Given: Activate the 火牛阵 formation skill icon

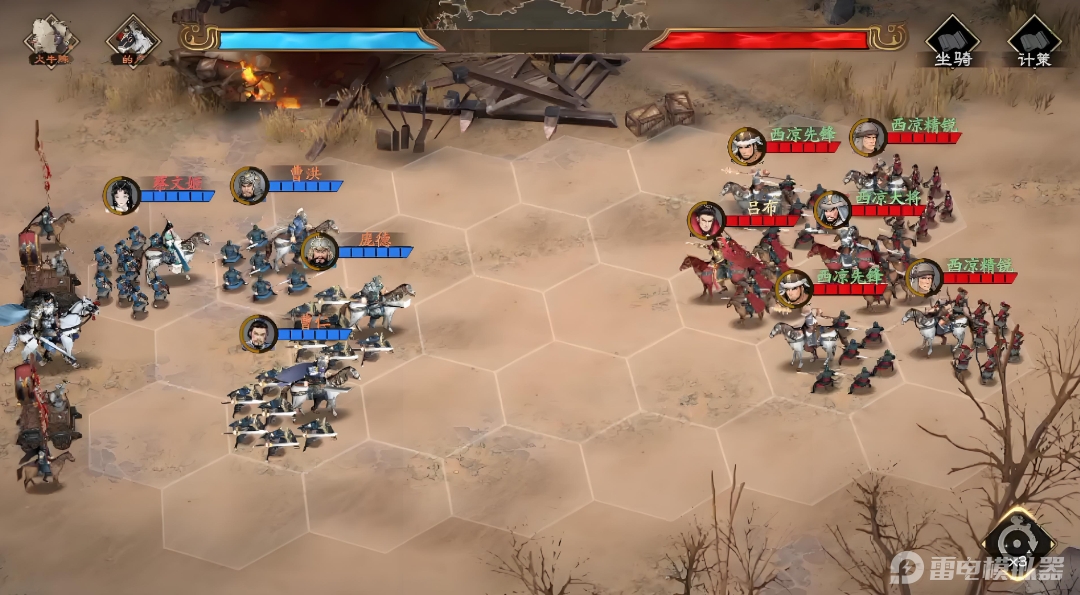Looking at the screenshot, I should click(51, 39).
